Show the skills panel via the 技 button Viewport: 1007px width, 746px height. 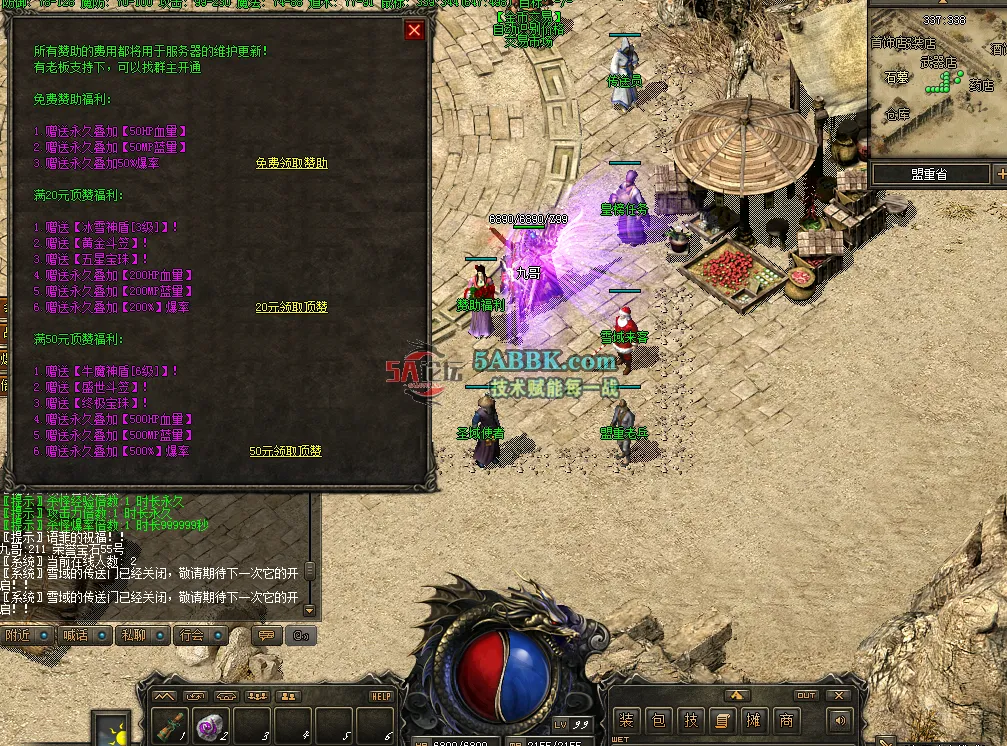[690, 720]
